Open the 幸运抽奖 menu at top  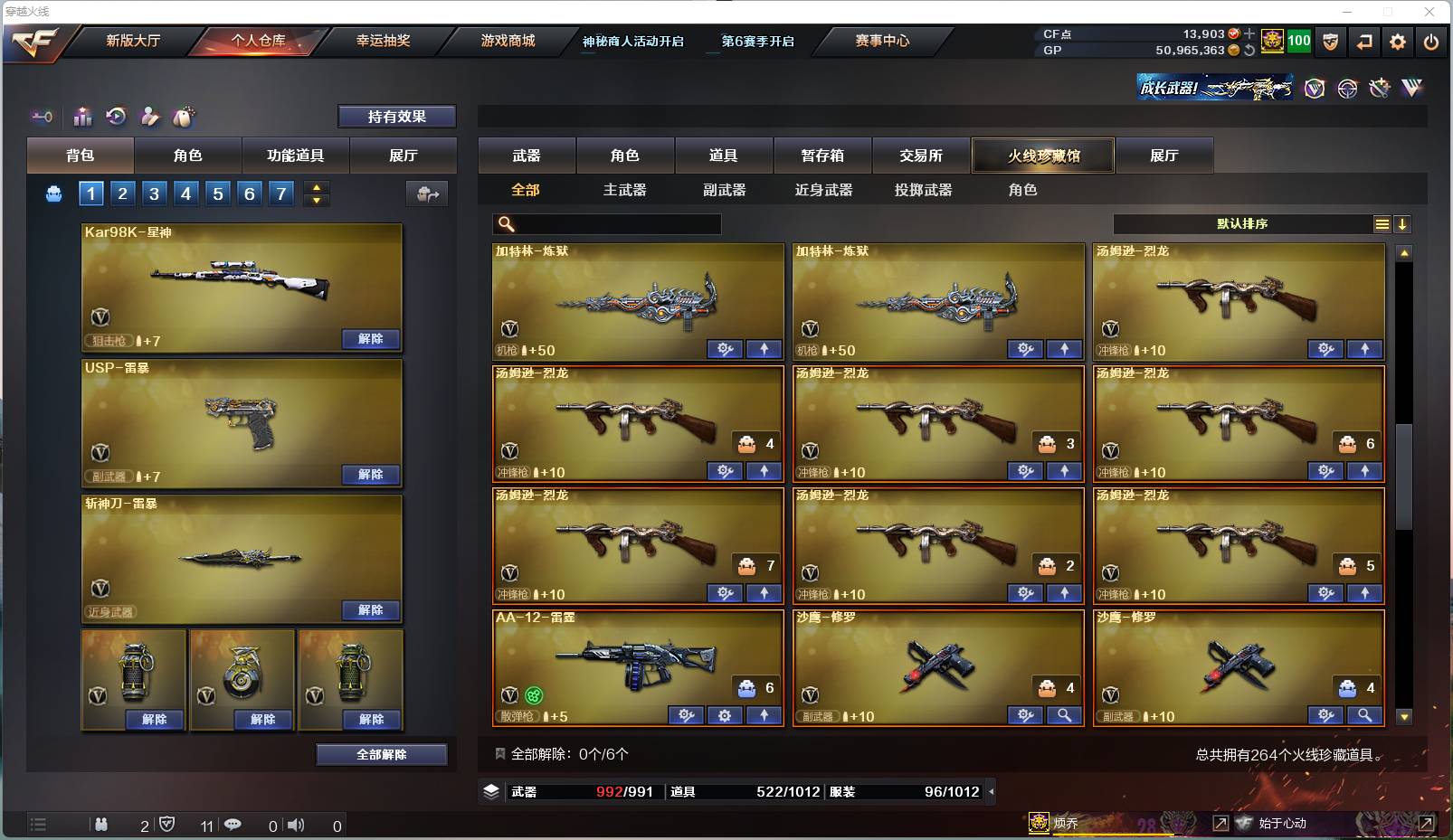[x=384, y=42]
